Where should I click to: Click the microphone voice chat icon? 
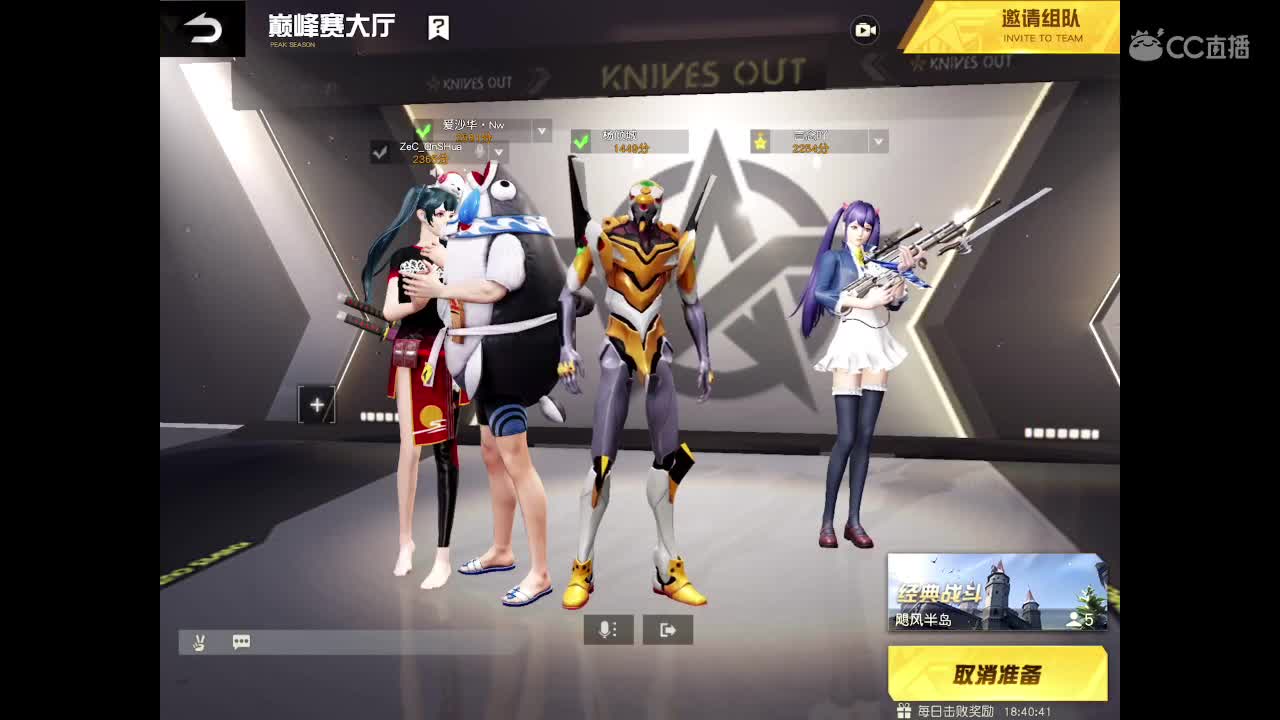pos(604,630)
